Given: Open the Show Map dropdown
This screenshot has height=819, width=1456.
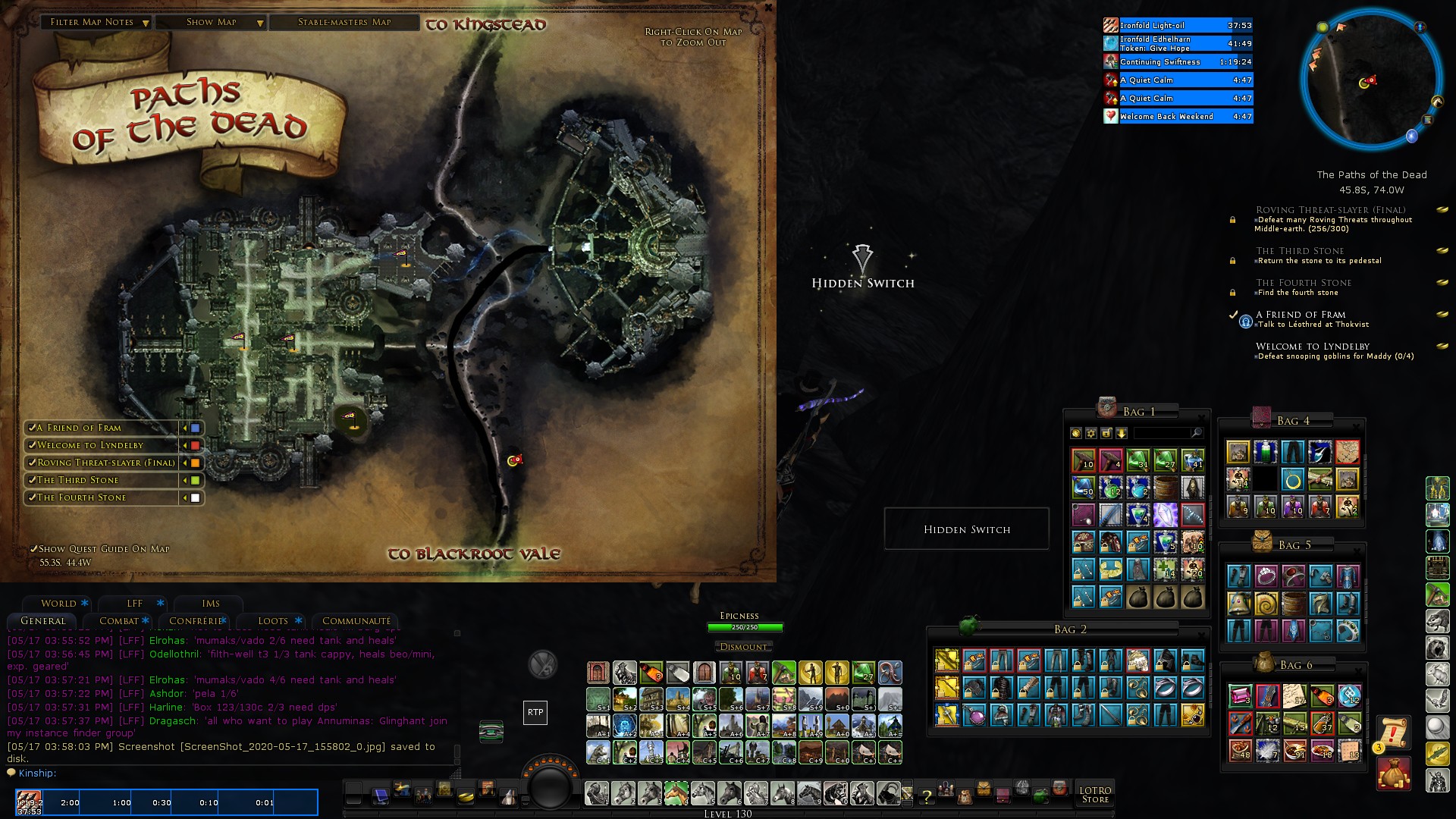Looking at the screenshot, I should [212, 23].
